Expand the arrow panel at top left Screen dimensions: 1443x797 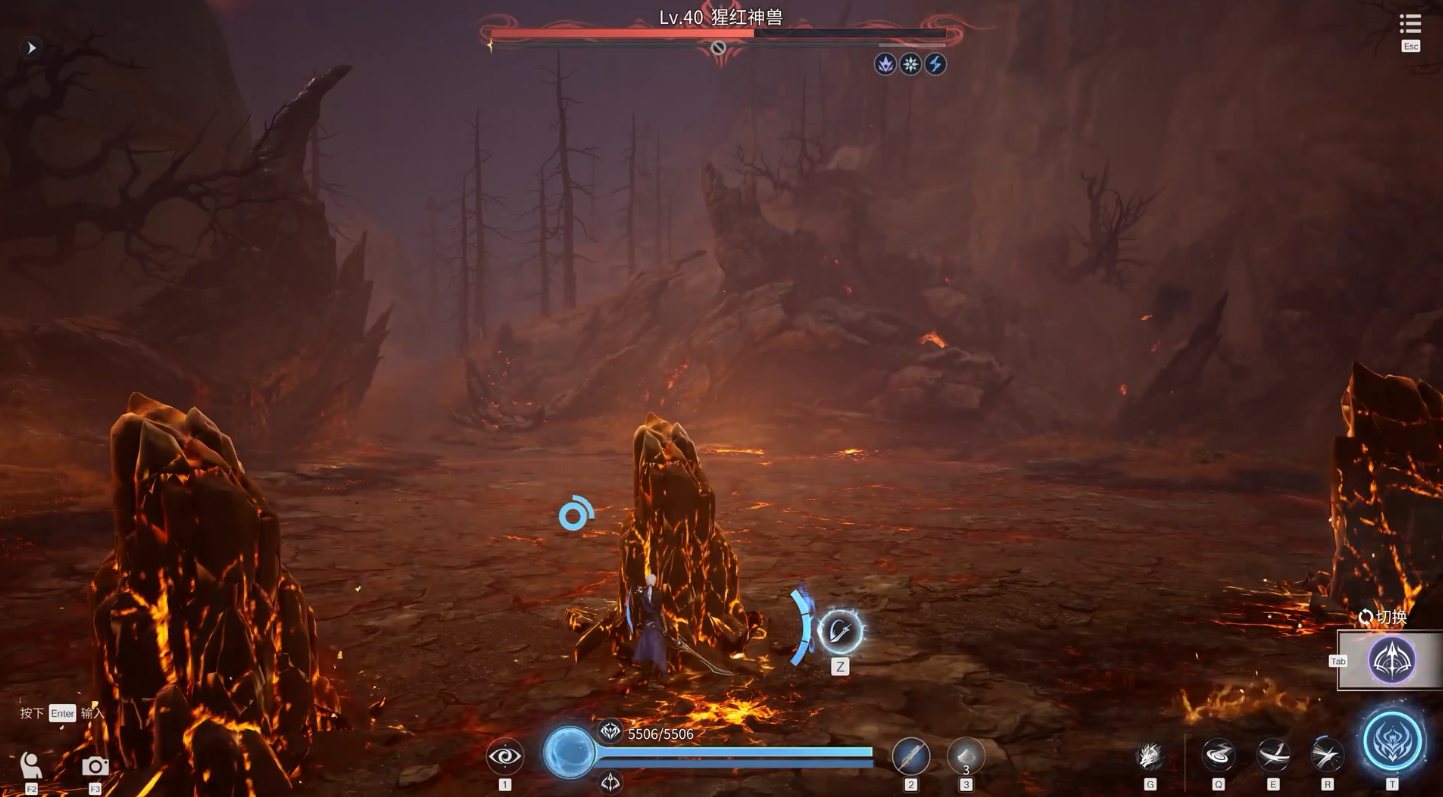(x=31, y=48)
